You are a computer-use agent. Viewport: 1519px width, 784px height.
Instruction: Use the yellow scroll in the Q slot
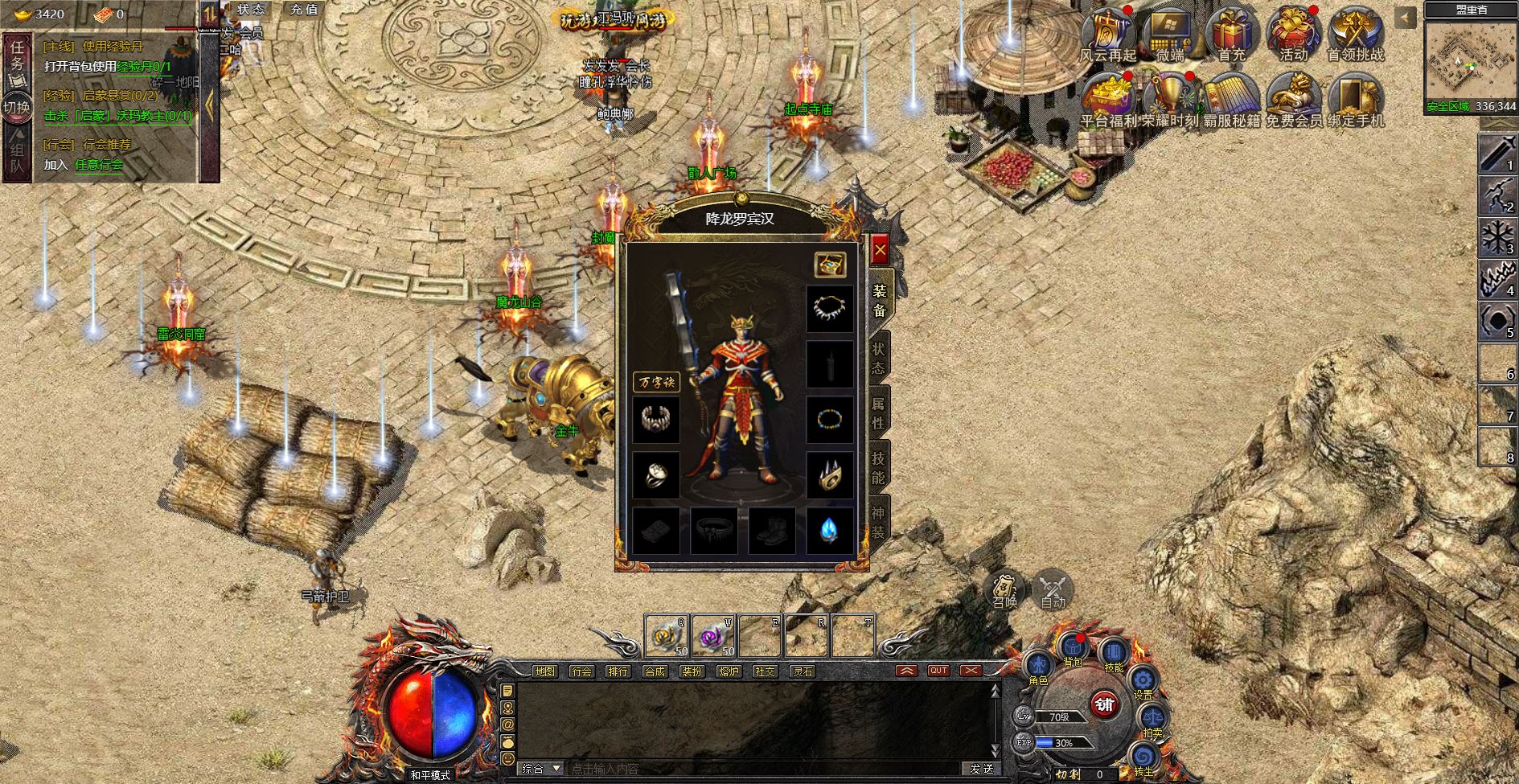(x=667, y=636)
